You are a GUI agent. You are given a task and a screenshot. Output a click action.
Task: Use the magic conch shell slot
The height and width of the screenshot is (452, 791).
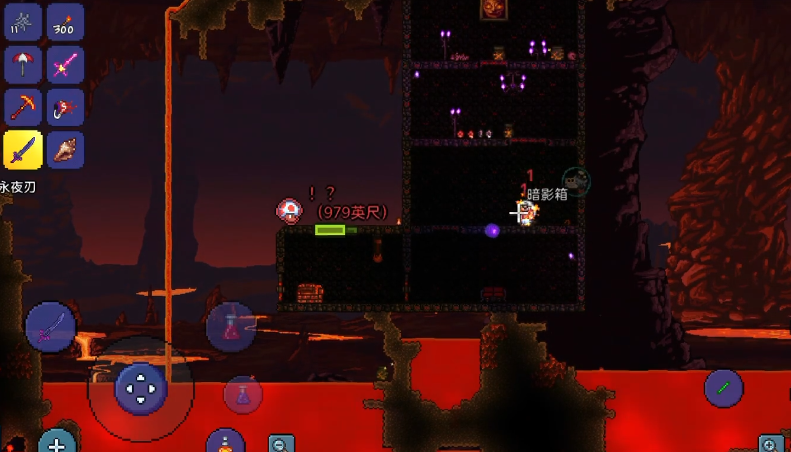[65, 151]
